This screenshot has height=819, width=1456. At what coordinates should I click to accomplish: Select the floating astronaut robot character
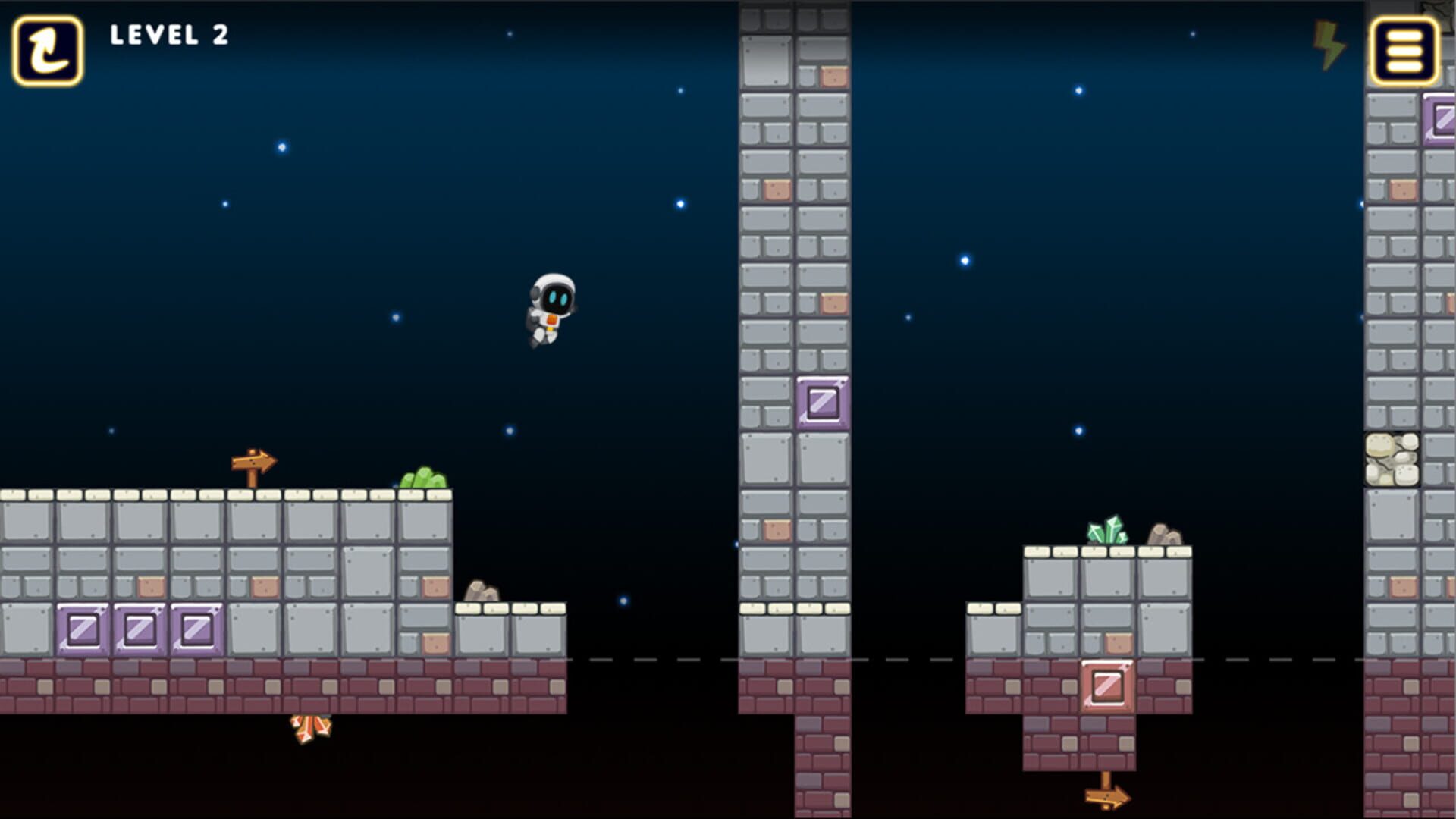[x=551, y=311]
